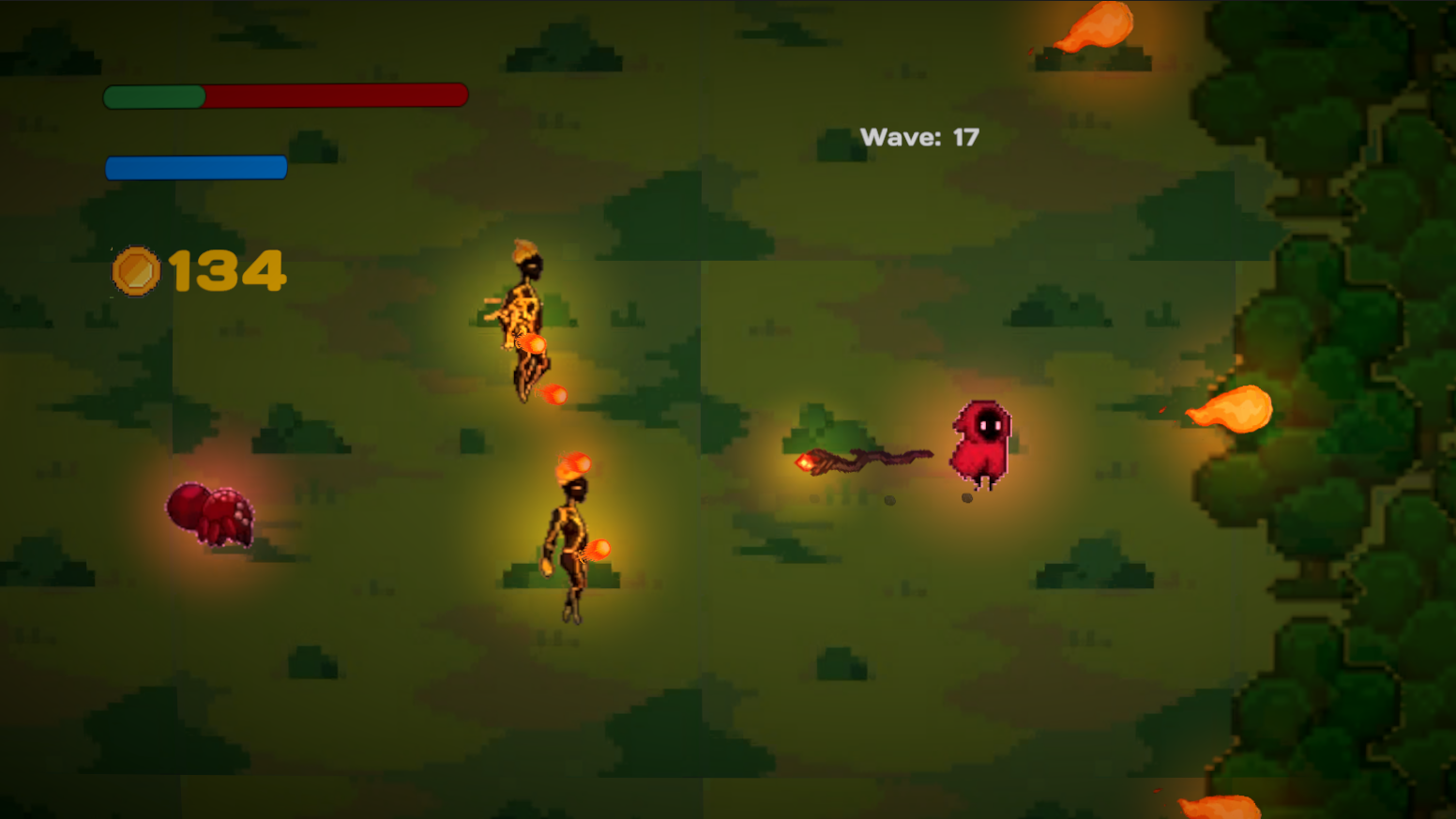Select the red hooded player character
Image resolution: width=1456 pixels, height=819 pixels.
(981, 443)
